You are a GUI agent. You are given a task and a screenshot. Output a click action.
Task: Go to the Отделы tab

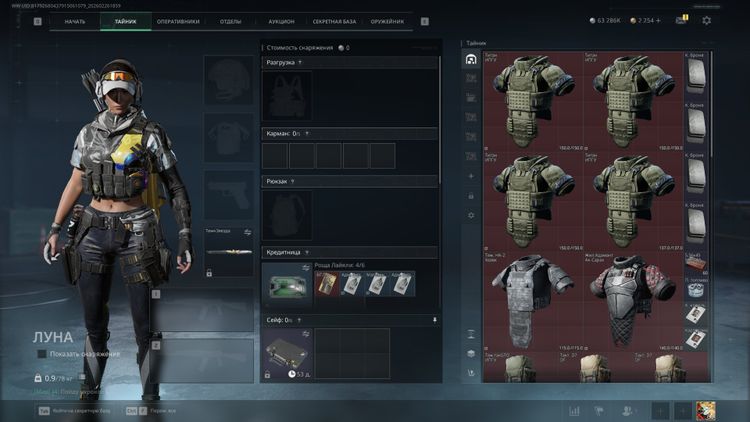pyautogui.click(x=230, y=21)
